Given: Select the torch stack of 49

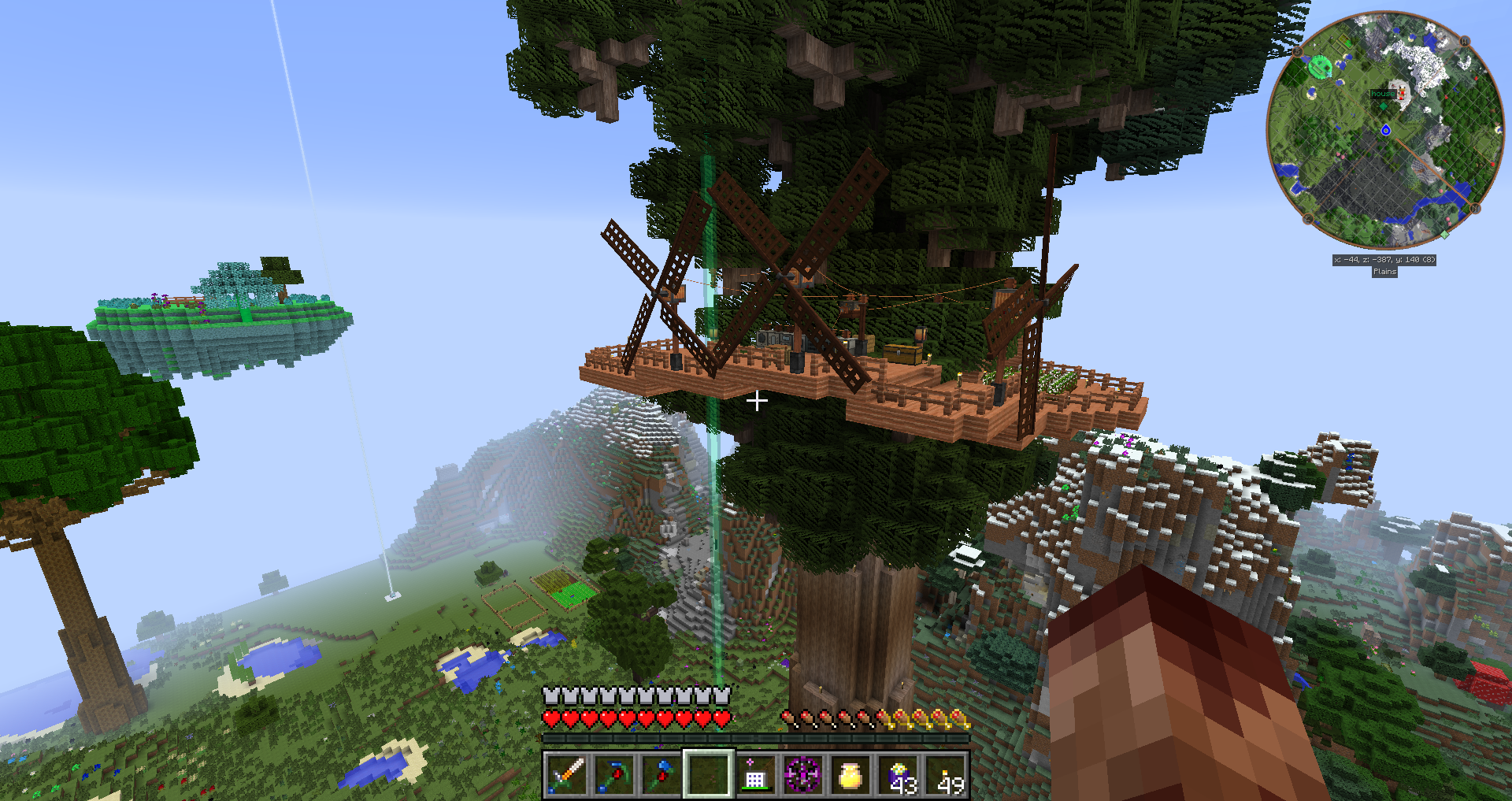Looking at the screenshot, I should pos(946,775).
